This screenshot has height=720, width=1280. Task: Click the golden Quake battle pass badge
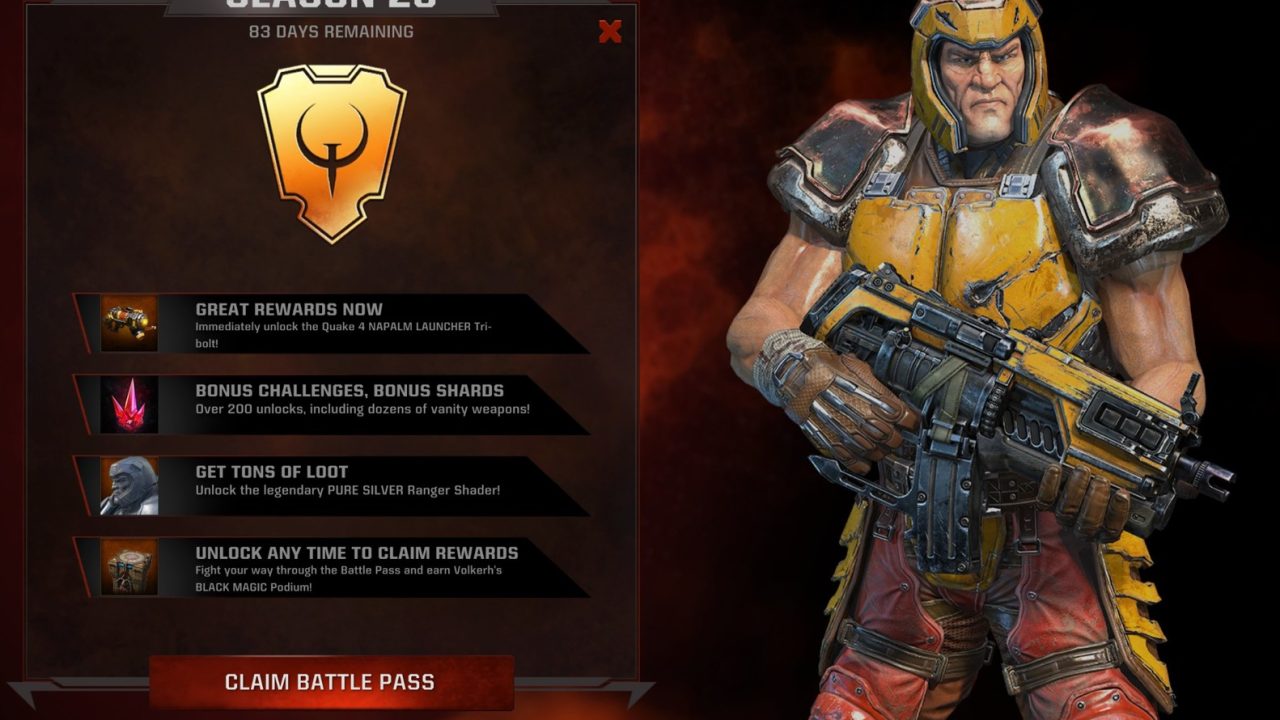tap(332, 152)
